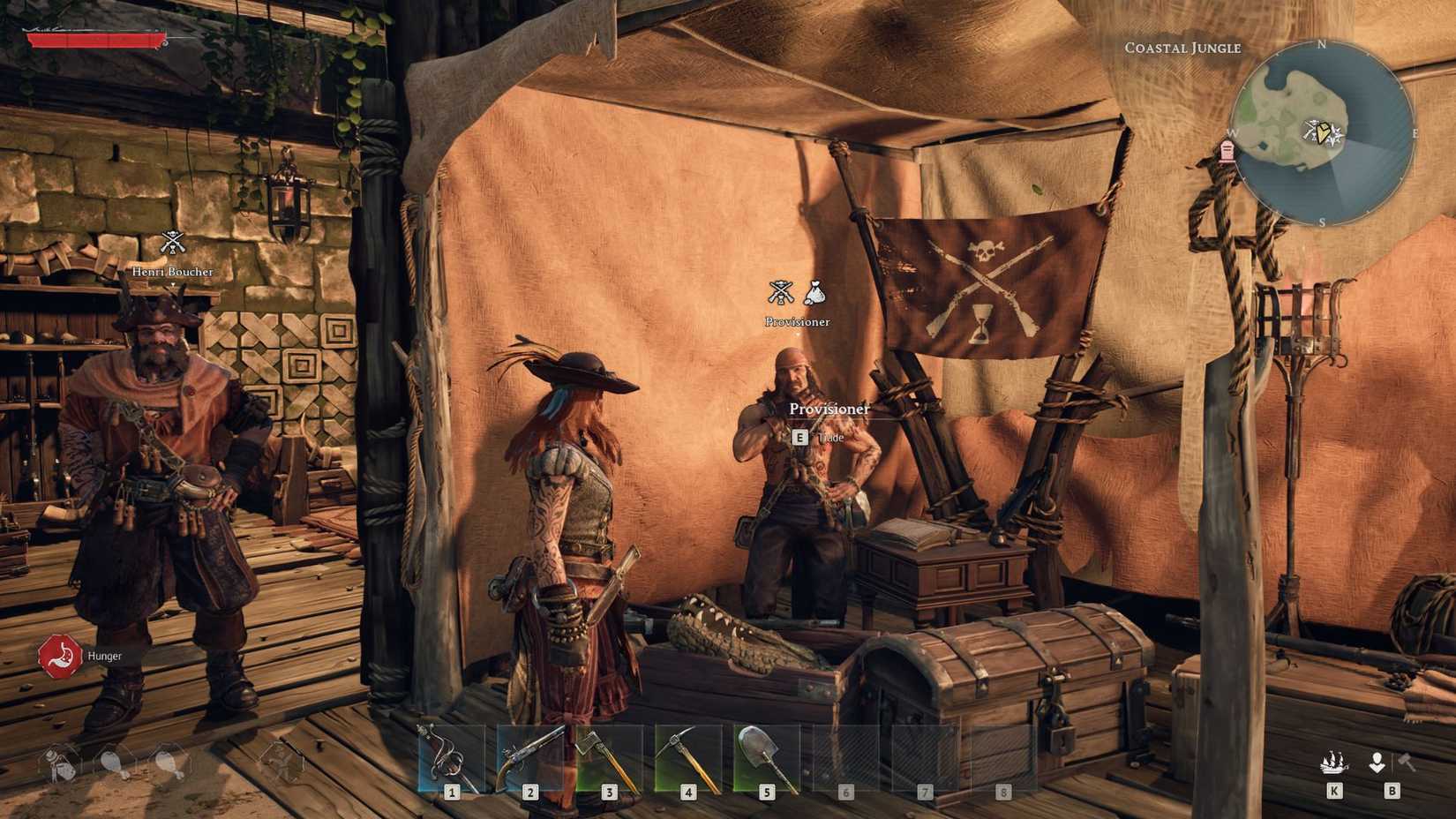This screenshot has height=819, width=1456.
Task: Click the gravestone marker beside the minimap
Action: pyautogui.click(x=1227, y=152)
